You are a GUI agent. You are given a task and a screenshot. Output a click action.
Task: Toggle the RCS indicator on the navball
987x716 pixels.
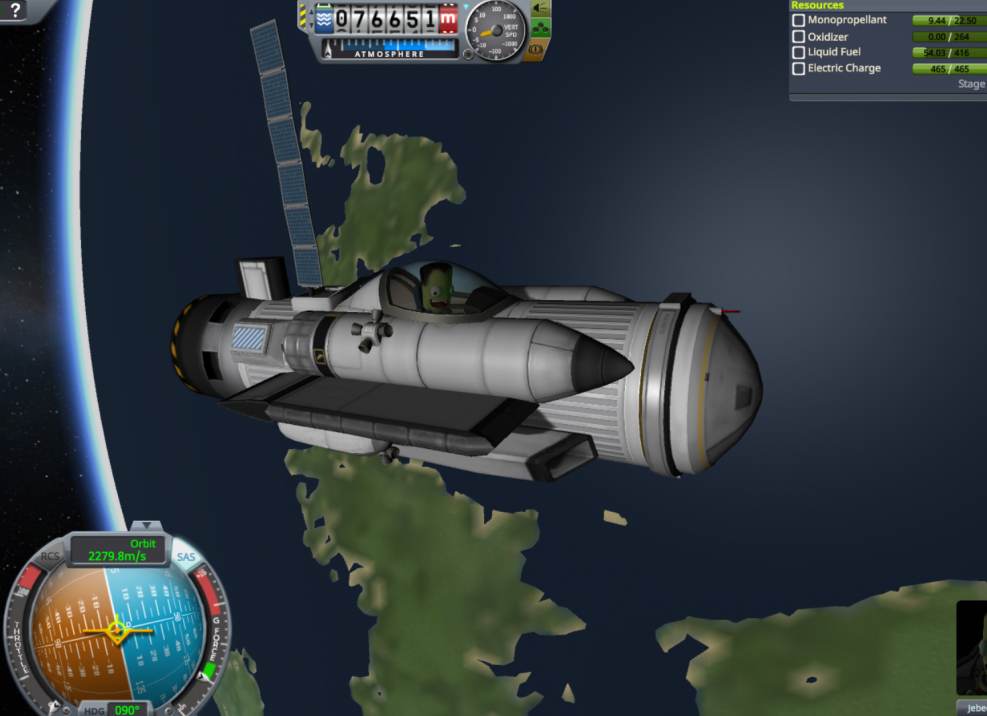51,557
